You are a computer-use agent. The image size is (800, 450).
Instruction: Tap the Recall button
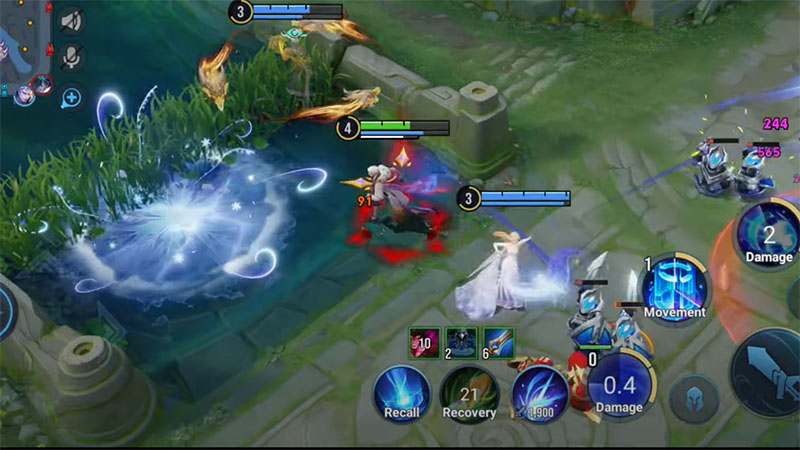402,391
